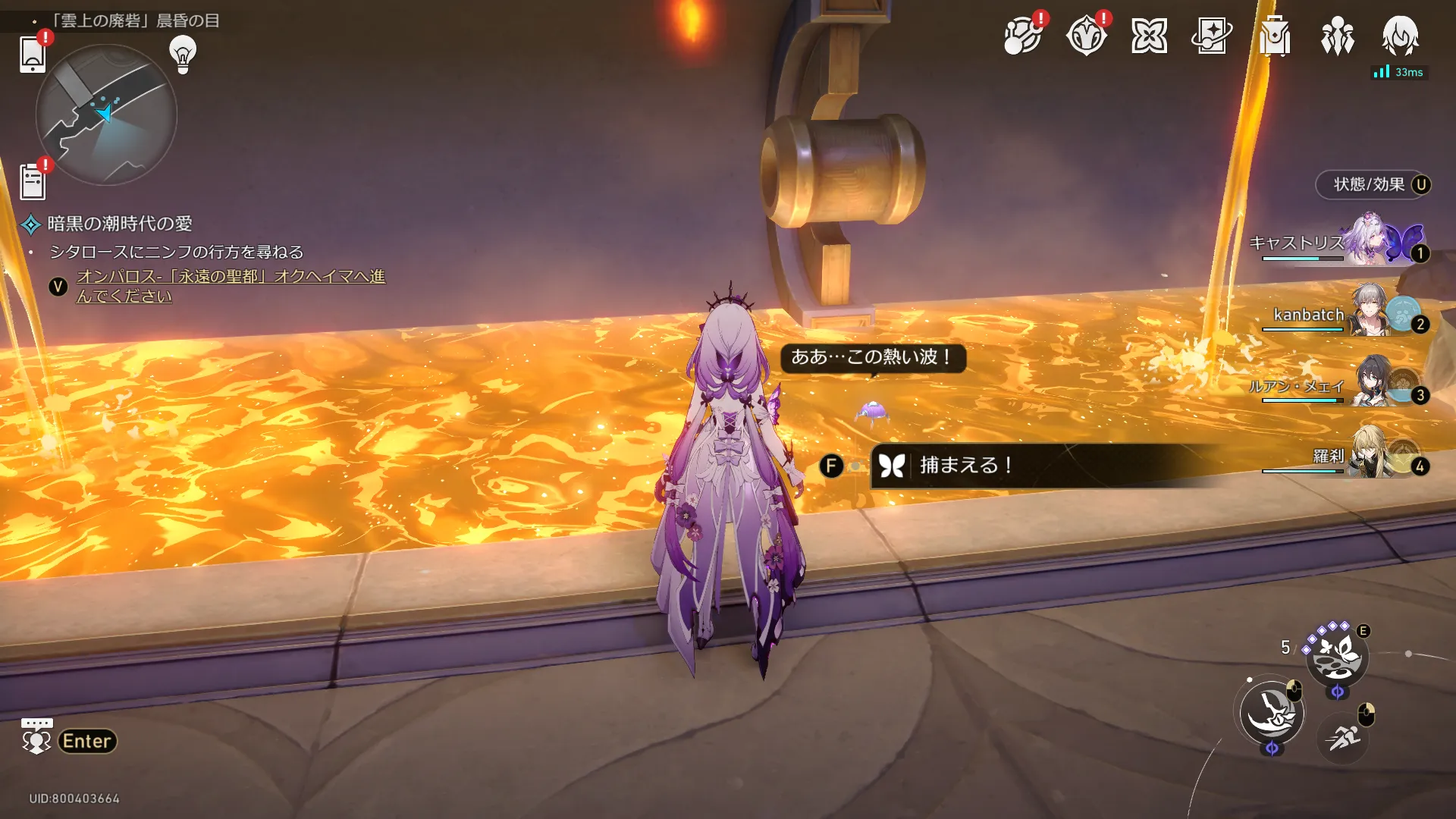Image resolution: width=1456 pixels, height=819 pixels.
Task: Open the quest clipboard icon
Action: pyautogui.click(x=33, y=182)
